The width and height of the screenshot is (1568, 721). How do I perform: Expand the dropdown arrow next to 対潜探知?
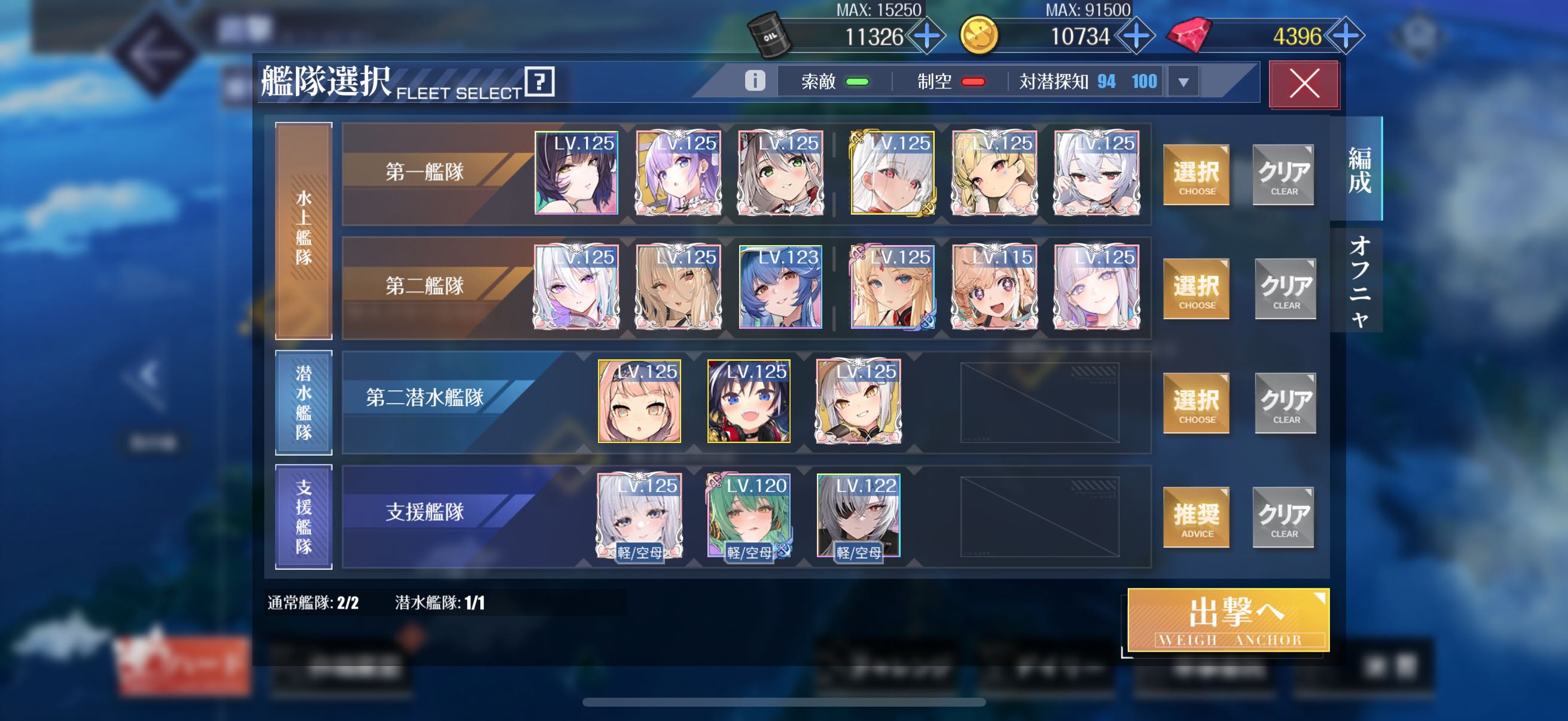click(x=1183, y=81)
